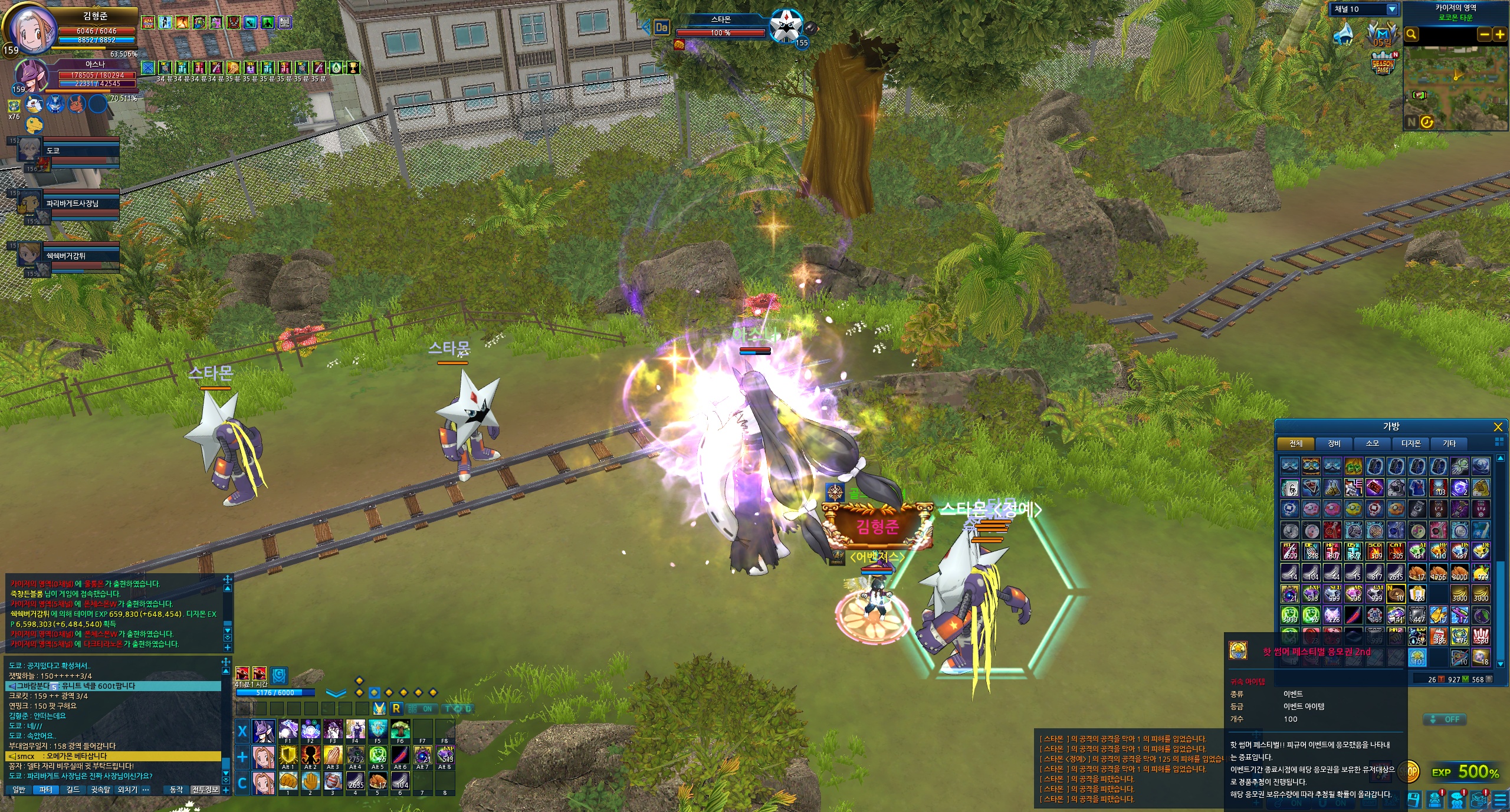This screenshot has height=812, width=1510.
Task: Open the Season Pass icon
Action: pos(1383,64)
